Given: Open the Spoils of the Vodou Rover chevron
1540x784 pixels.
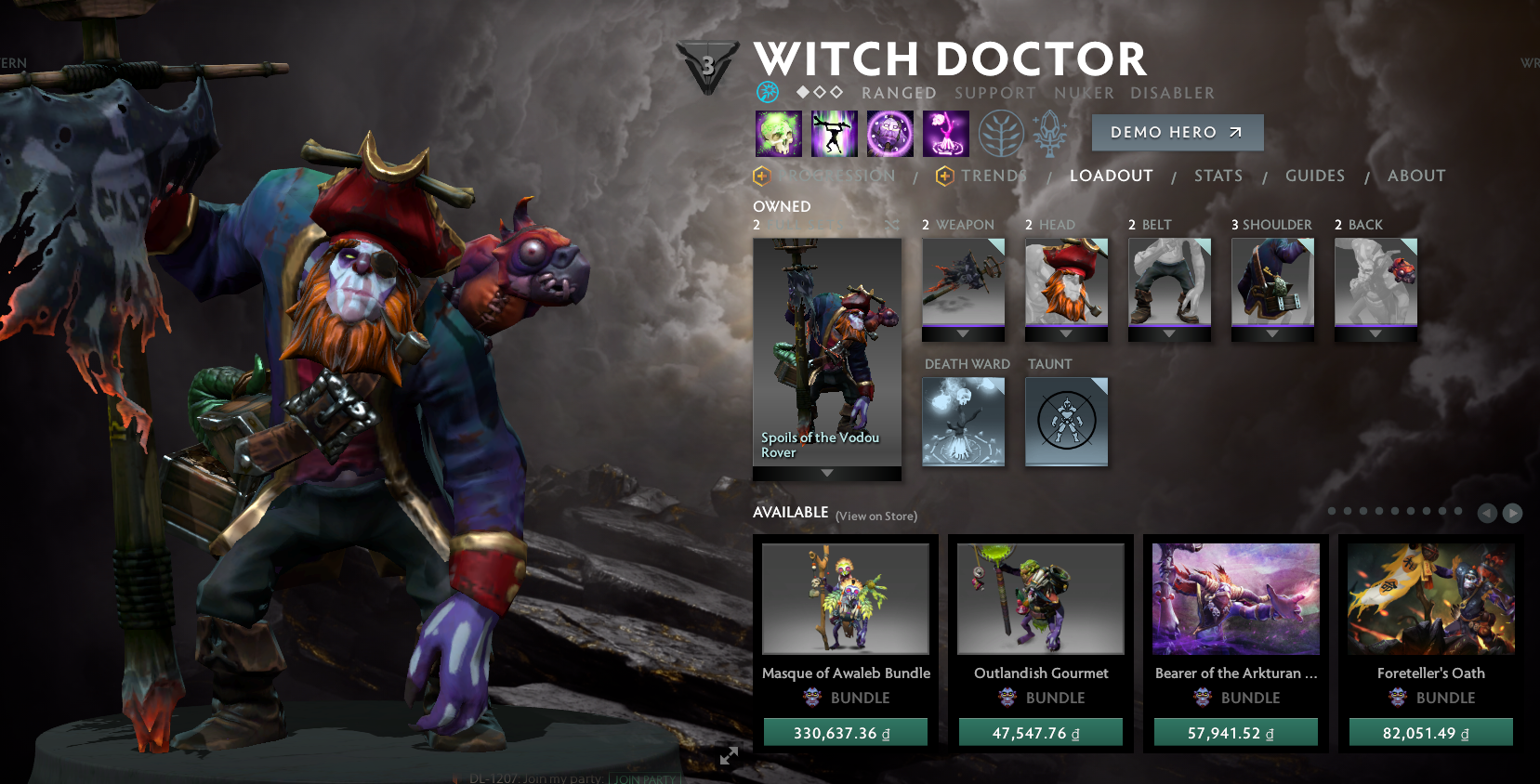Looking at the screenshot, I should point(826,472).
